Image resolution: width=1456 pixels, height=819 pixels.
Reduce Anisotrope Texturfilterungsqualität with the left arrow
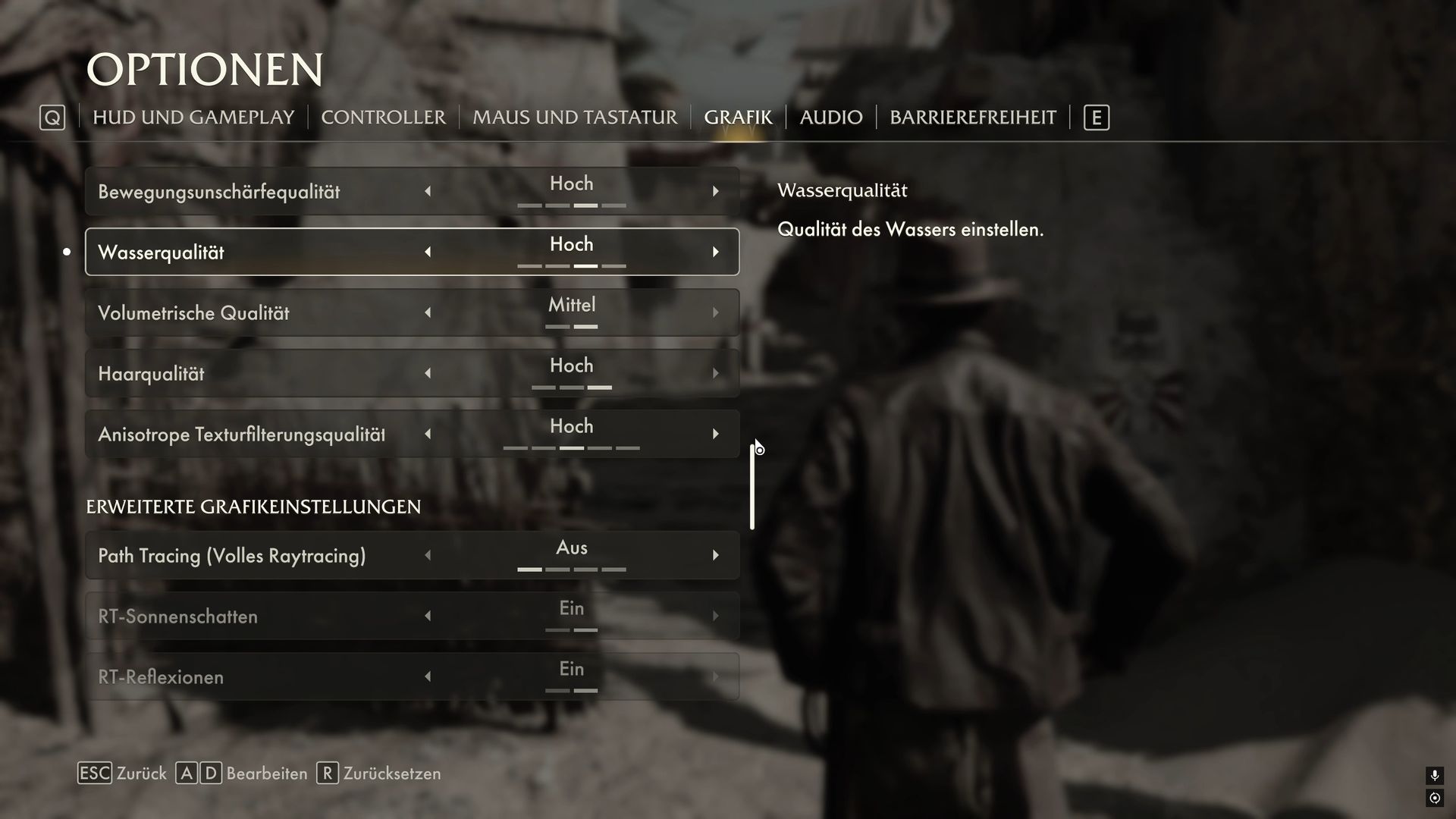pos(428,434)
